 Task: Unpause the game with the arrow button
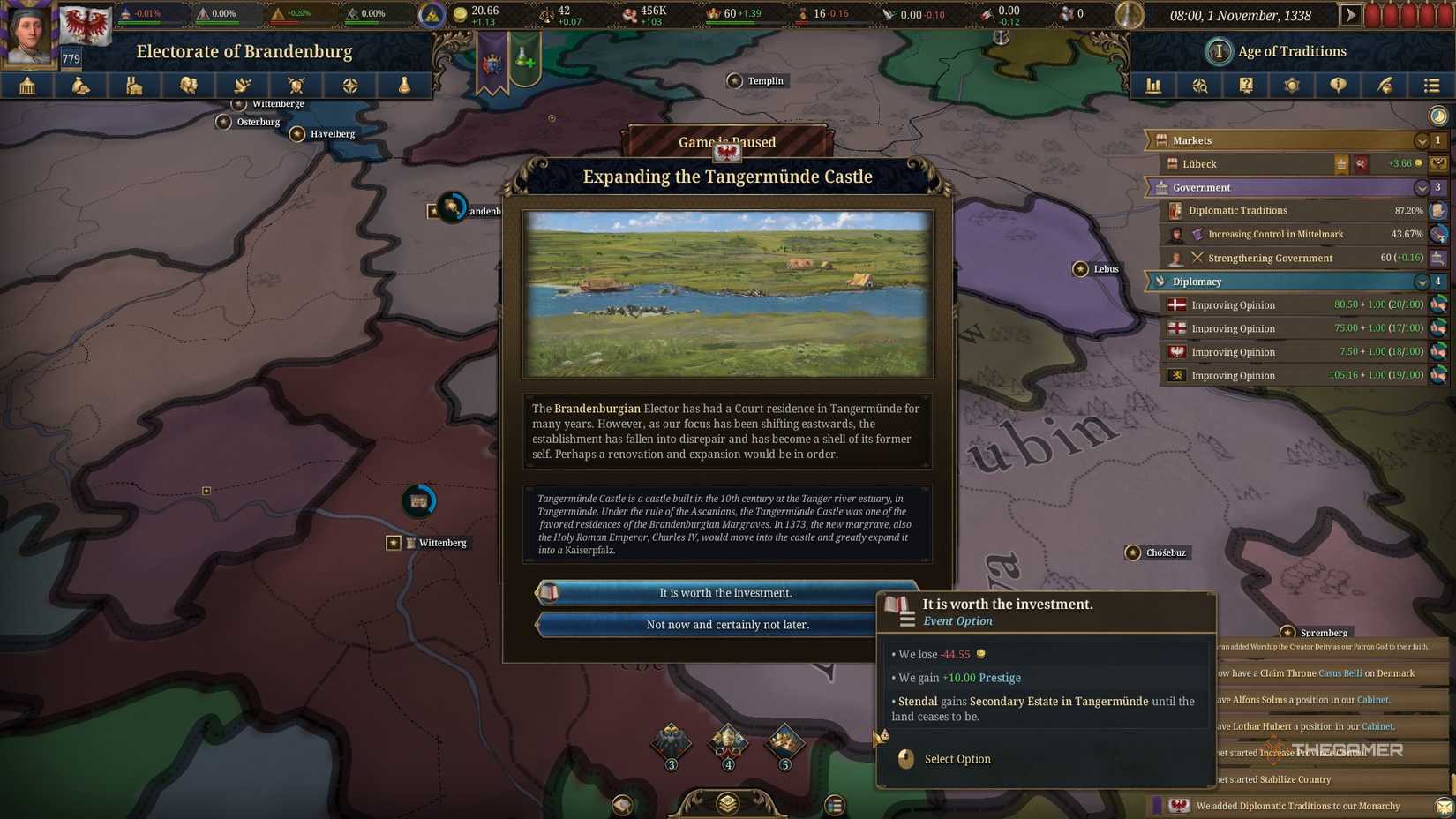[1351, 14]
